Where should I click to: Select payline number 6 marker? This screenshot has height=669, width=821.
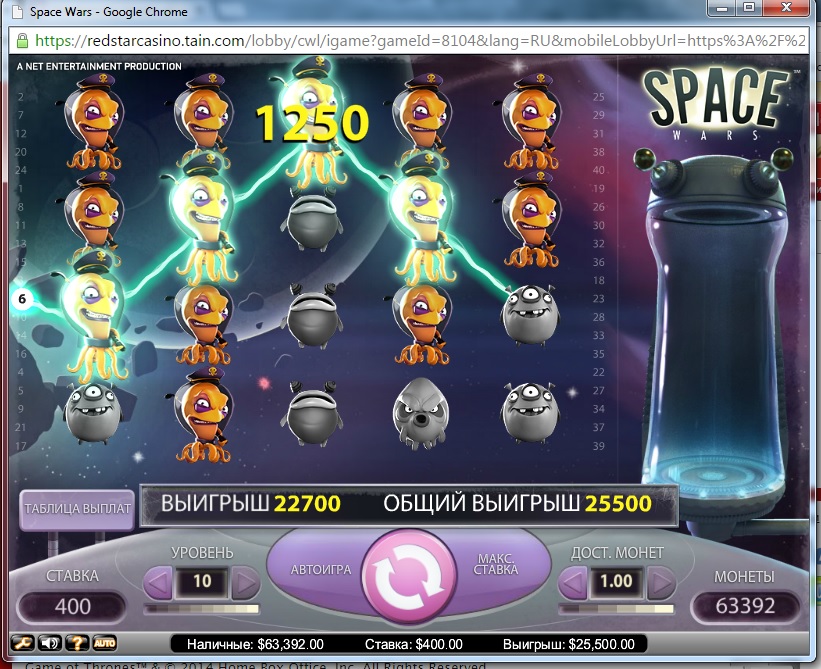[x=21, y=298]
